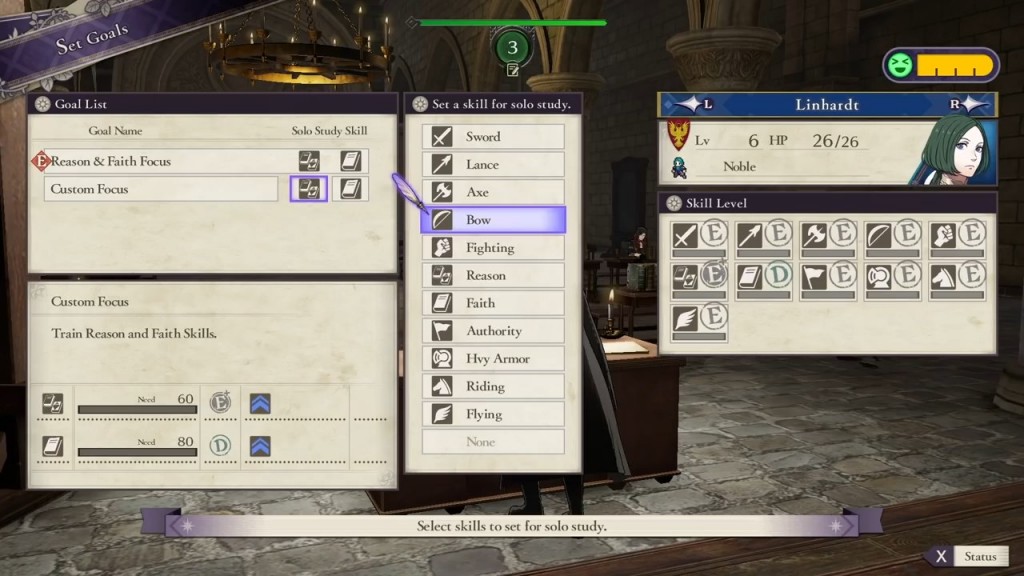Click Custom Focus first solo study slot

point(309,189)
